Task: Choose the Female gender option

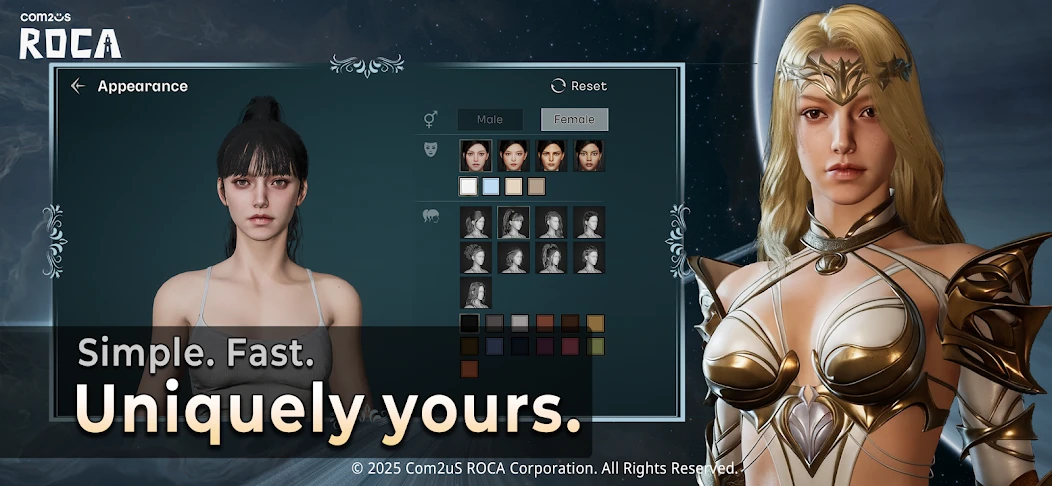Action: click(574, 120)
